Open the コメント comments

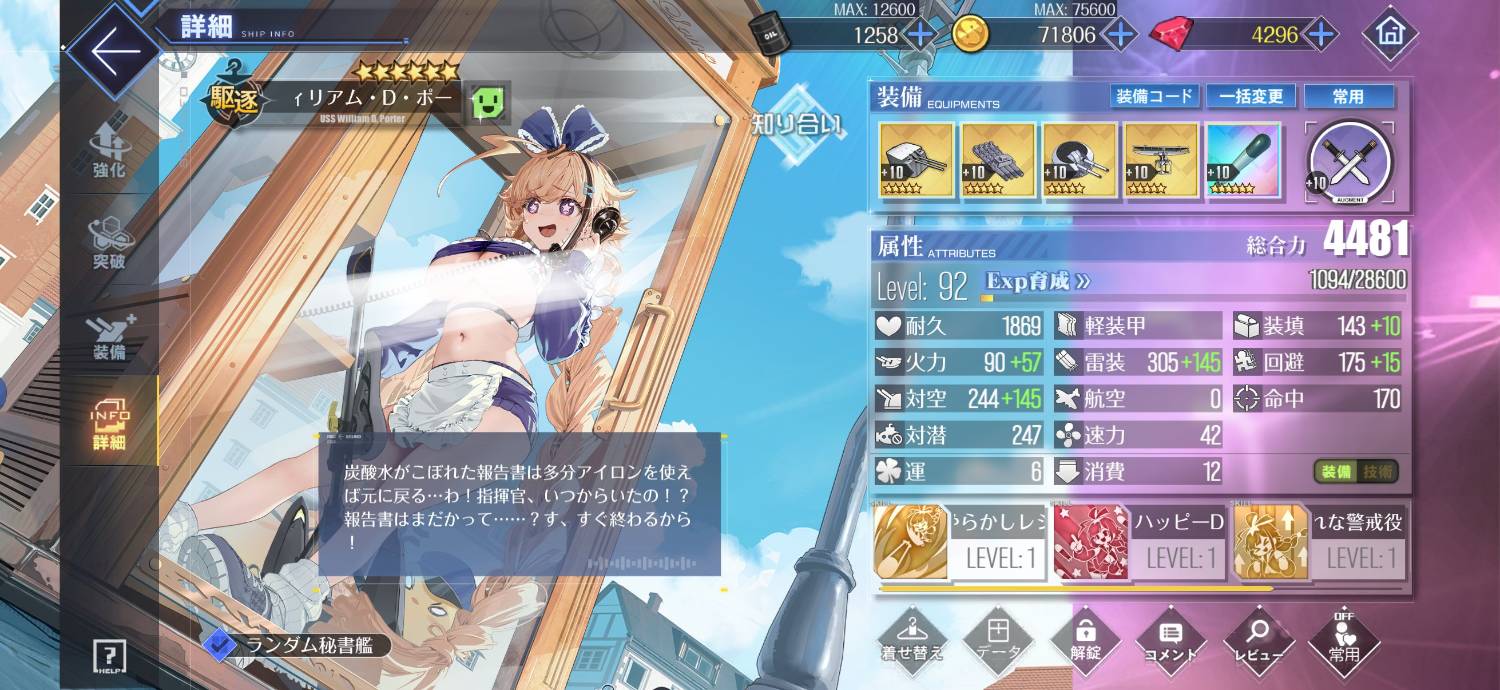[x=1171, y=641]
